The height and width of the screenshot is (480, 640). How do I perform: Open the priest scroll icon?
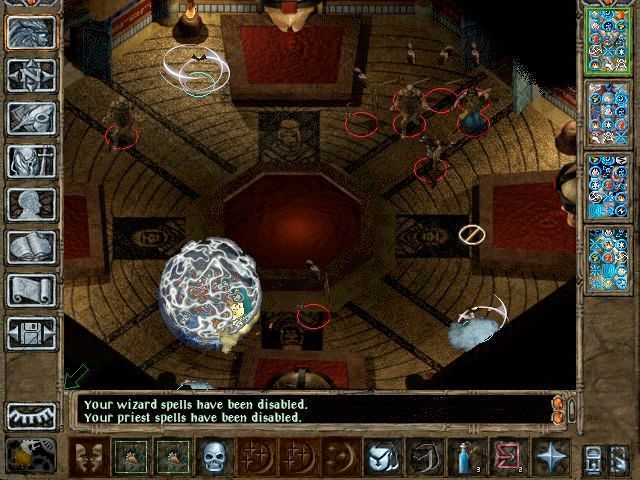pyautogui.click(x=33, y=290)
